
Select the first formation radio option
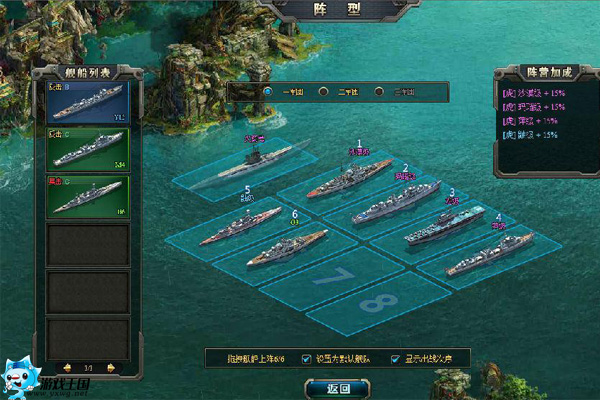(268, 91)
